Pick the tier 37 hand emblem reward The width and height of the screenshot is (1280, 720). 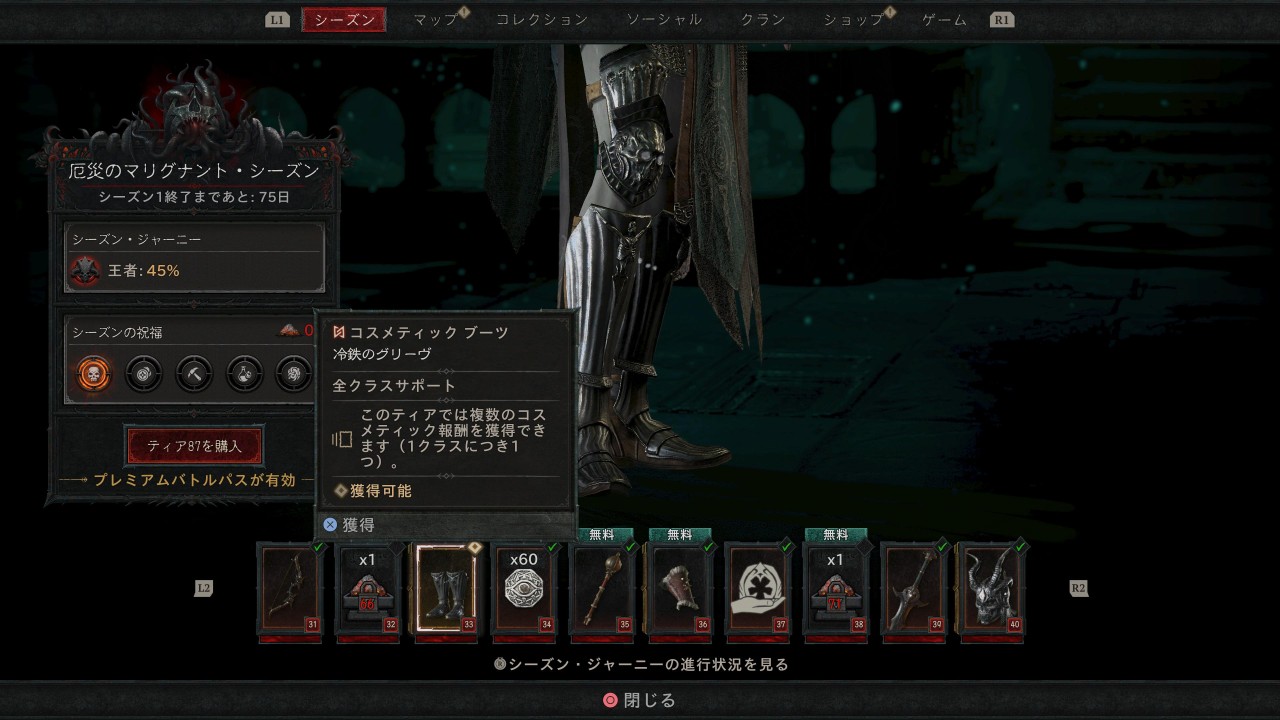(x=758, y=589)
